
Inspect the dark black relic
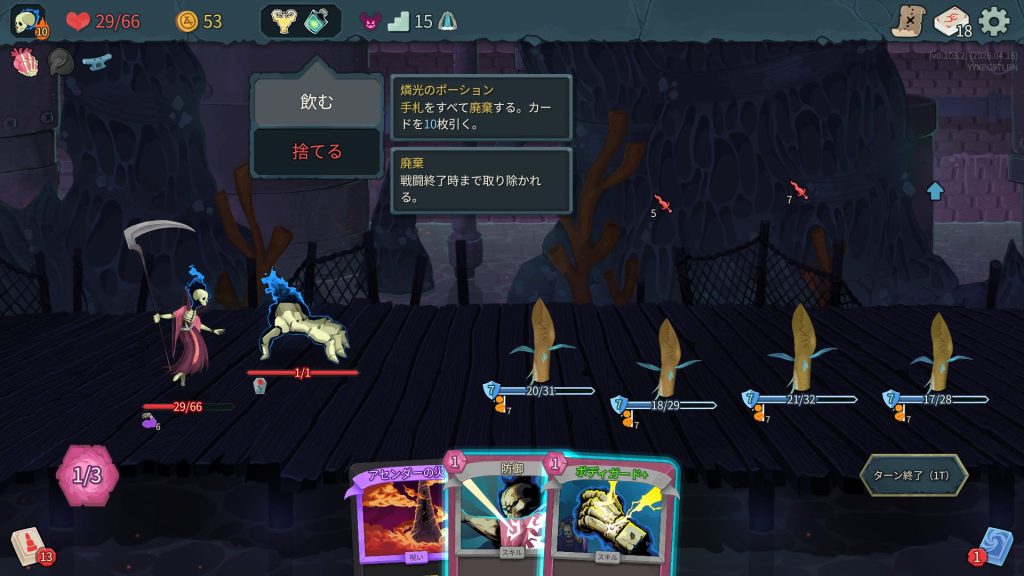(x=60, y=62)
